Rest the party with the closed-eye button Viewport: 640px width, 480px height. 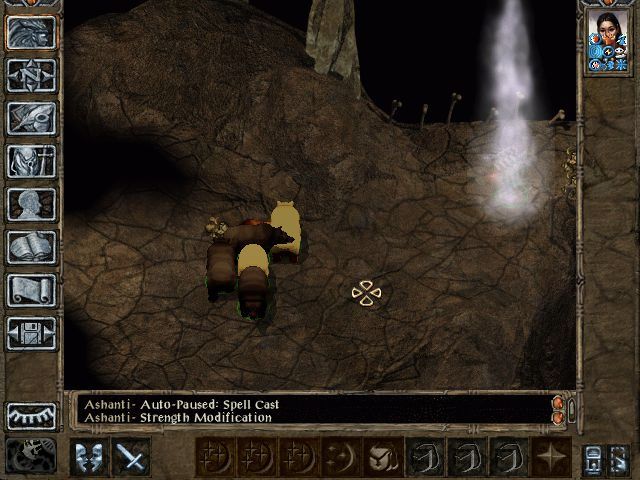31,415
